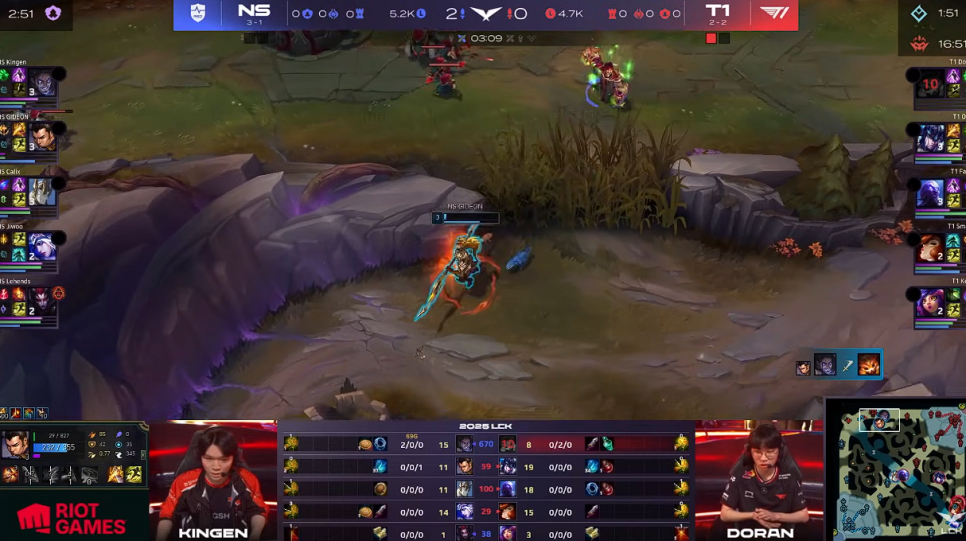This screenshot has height=541, width=966.
Task: Click the selected champion portrait in bottom HUD
Action: point(17,445)
